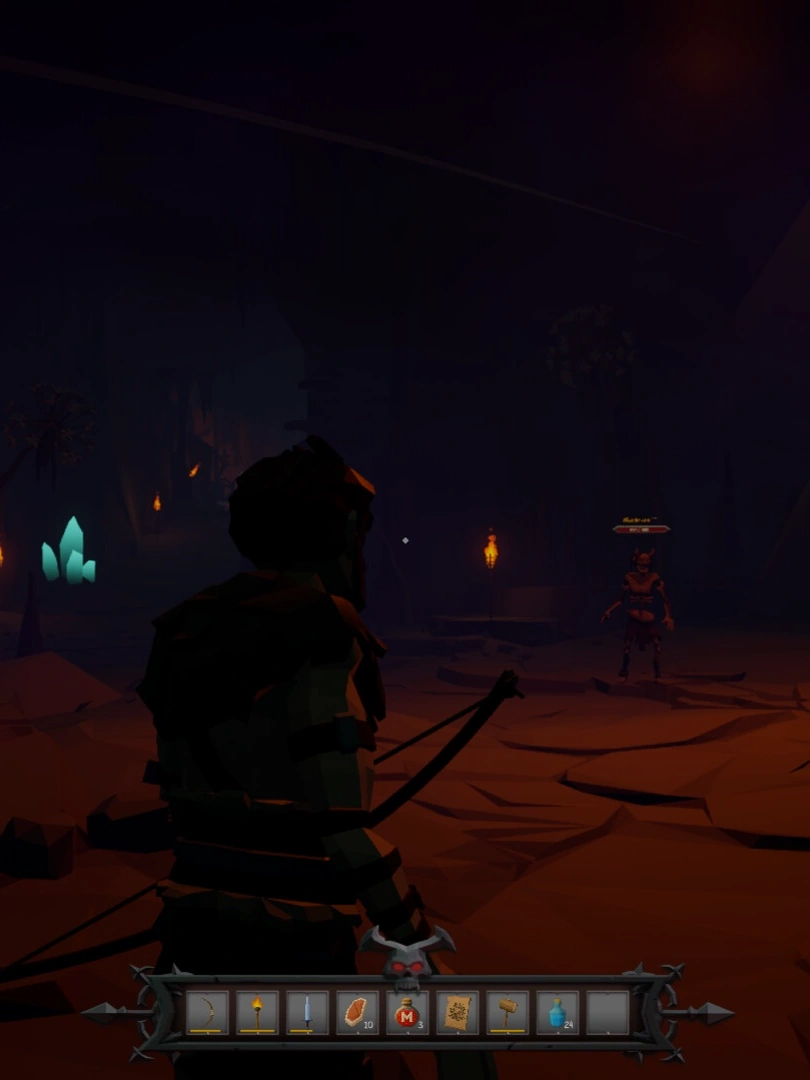Equip the torch from the hotbar

[257, 1012]
